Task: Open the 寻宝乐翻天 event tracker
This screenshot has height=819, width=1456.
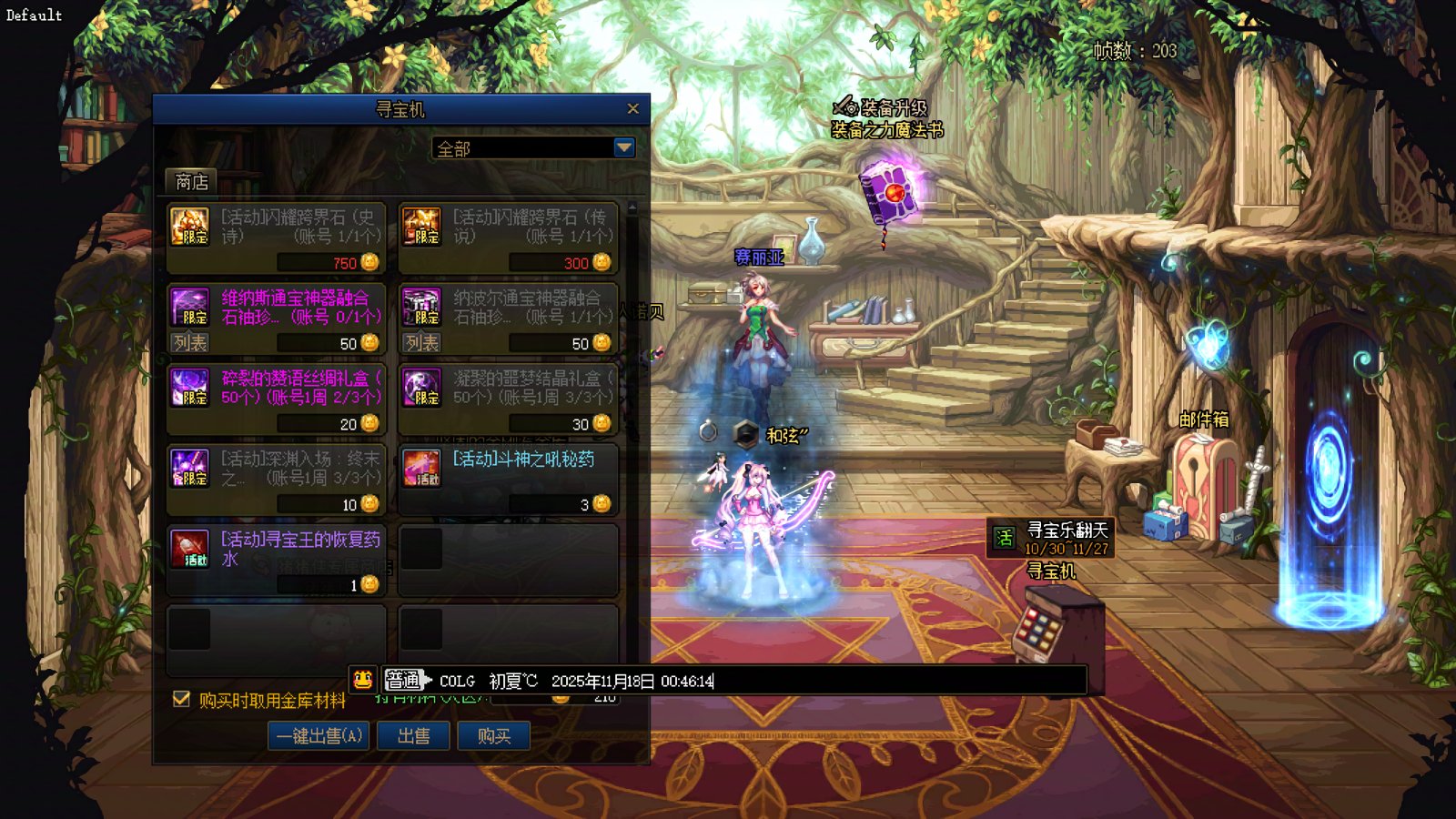Action: click(x=1051, y=538)
